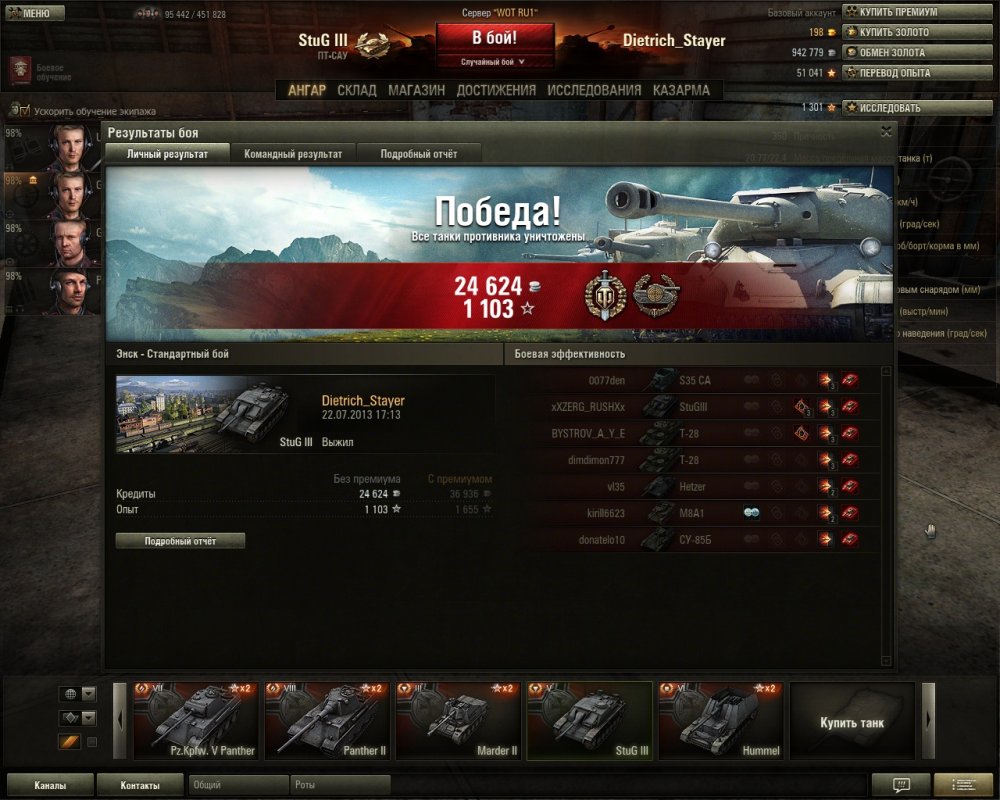
Task: Click the Подробный отчёт button below the stats
Action: point(180,541)
